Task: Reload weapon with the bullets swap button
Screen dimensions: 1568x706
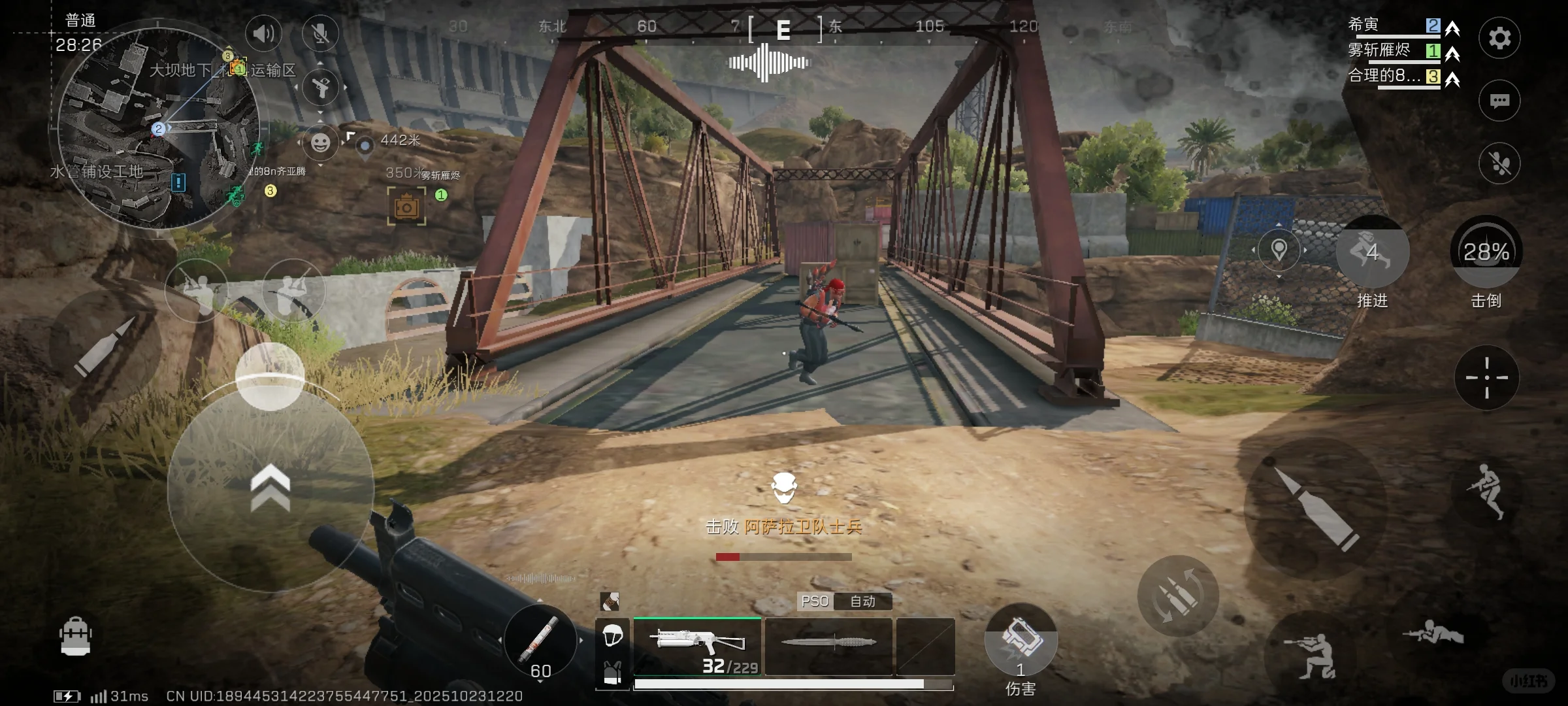Action: point(1177,596)
